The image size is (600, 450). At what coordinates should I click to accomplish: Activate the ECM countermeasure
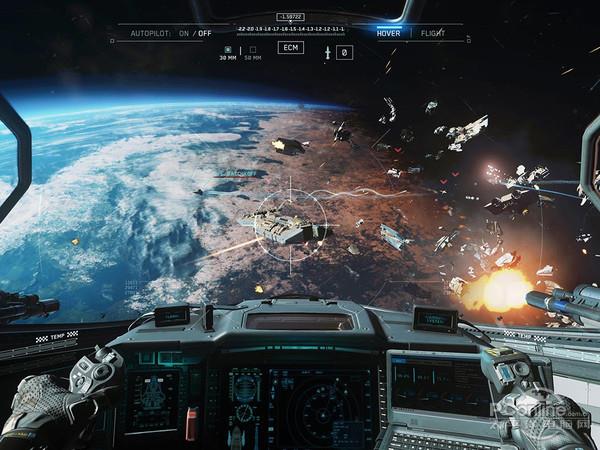coord(290,47)
